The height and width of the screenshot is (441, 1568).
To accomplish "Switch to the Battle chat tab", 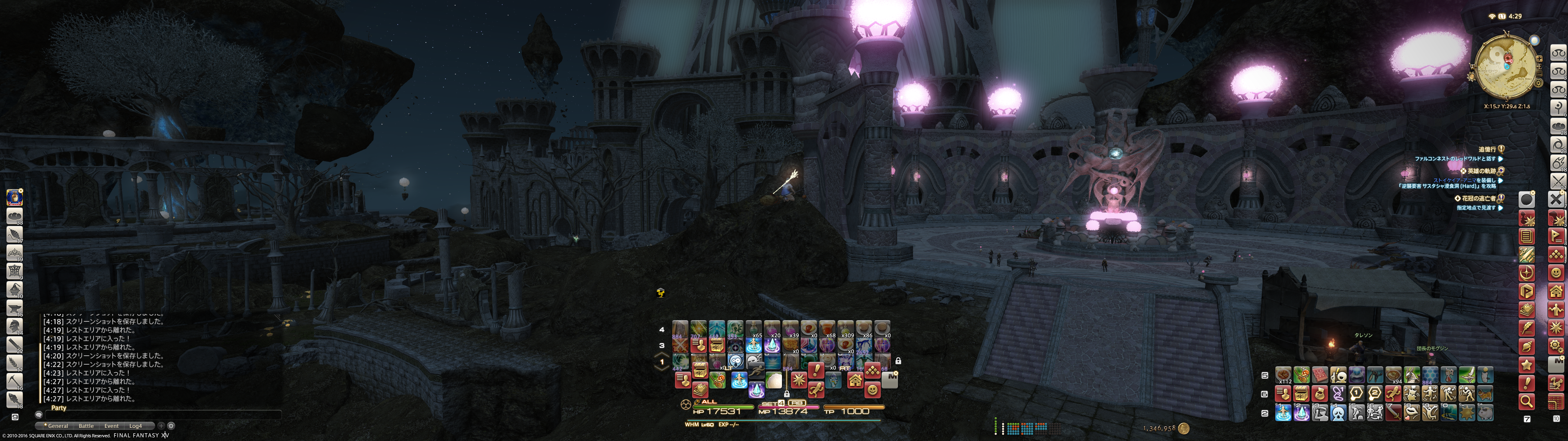I will pos(87,426).
